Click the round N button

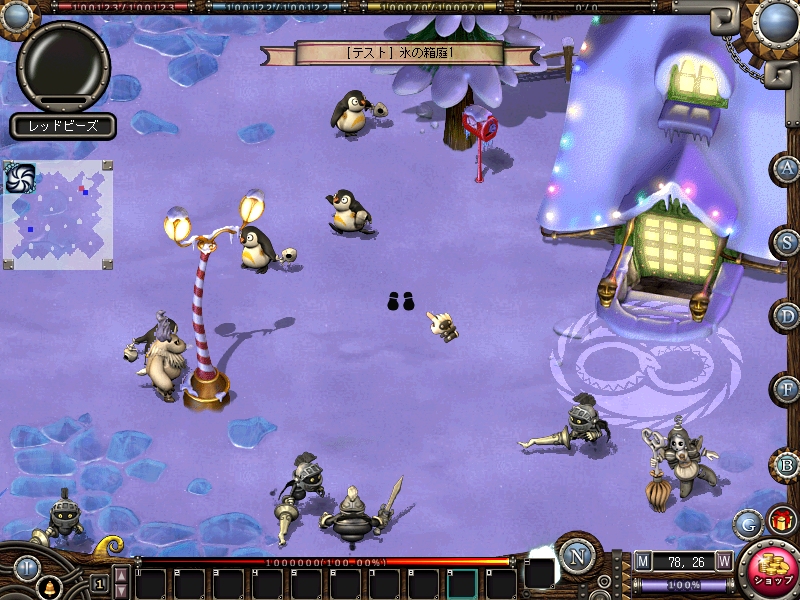click(x=575, y=554)
